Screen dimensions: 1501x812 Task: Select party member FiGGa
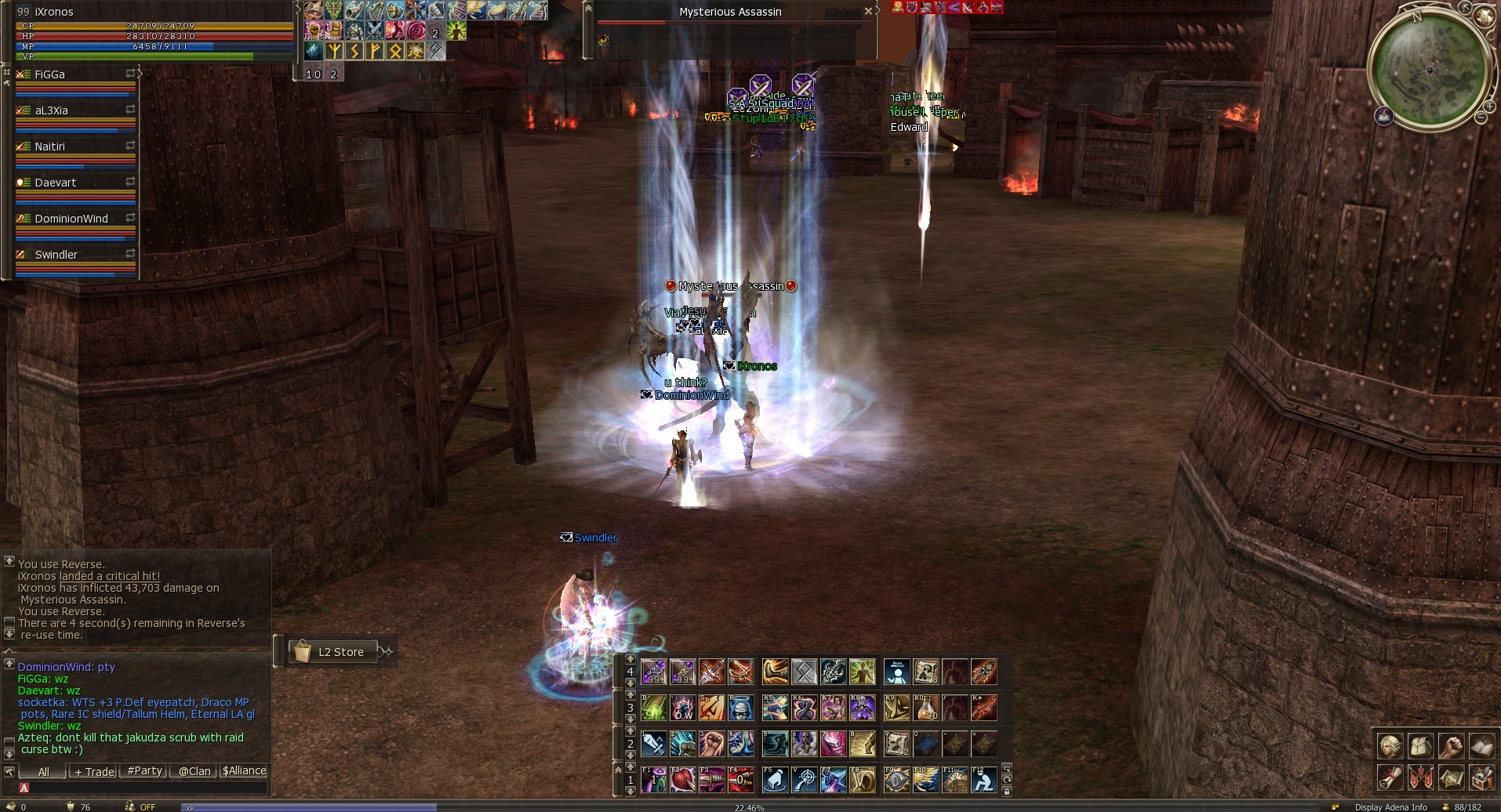[50, 74]
